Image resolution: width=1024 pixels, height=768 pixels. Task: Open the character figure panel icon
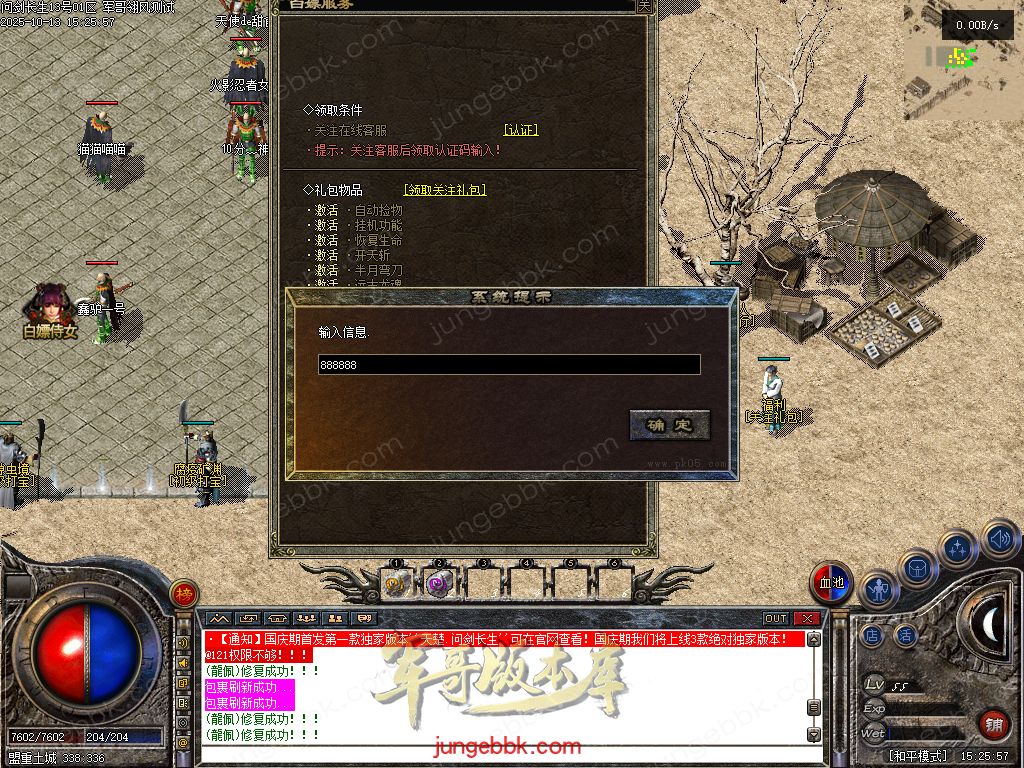878,590
